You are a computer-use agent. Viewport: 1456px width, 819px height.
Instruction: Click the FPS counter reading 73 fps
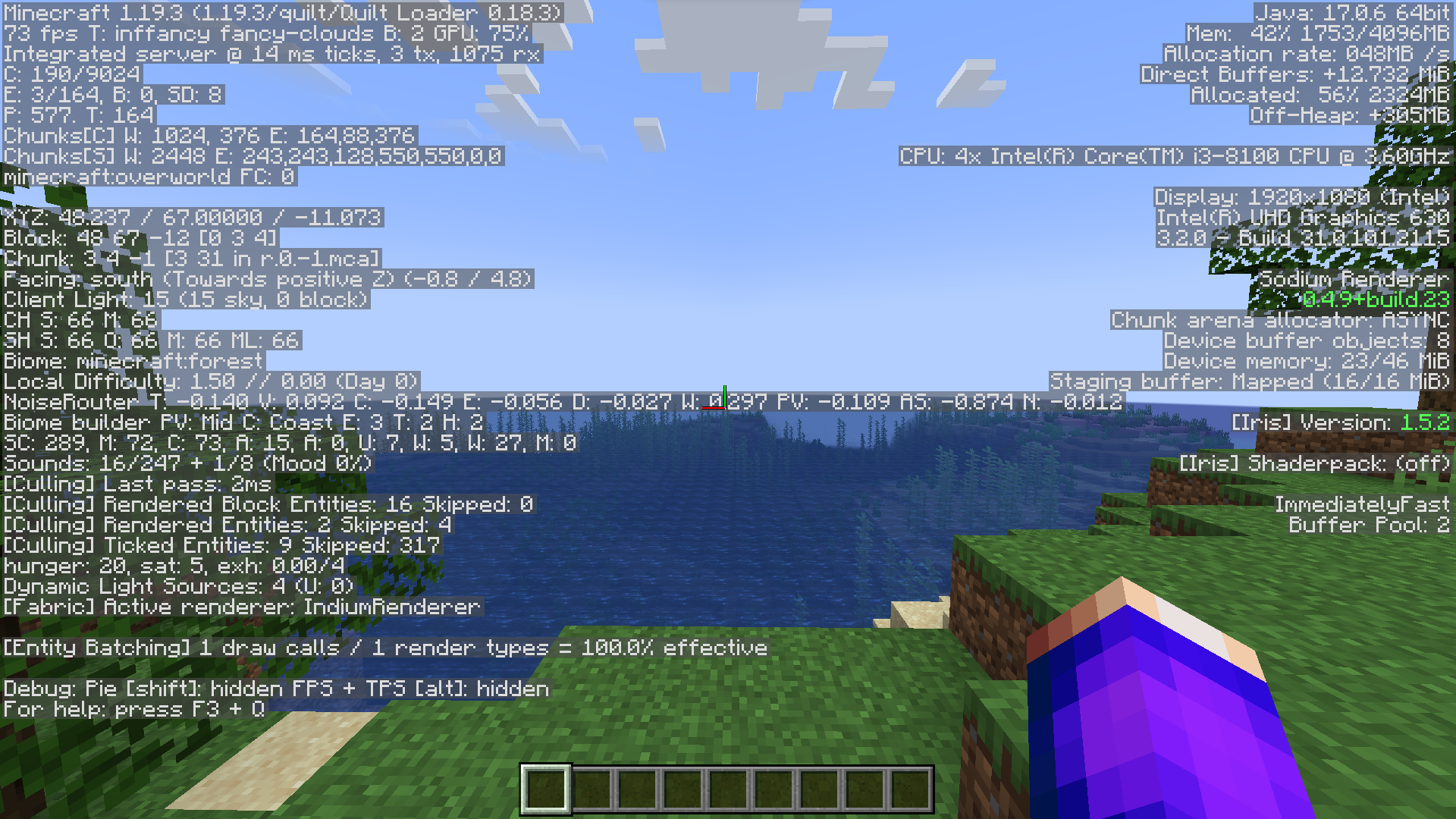click(42, 34)
